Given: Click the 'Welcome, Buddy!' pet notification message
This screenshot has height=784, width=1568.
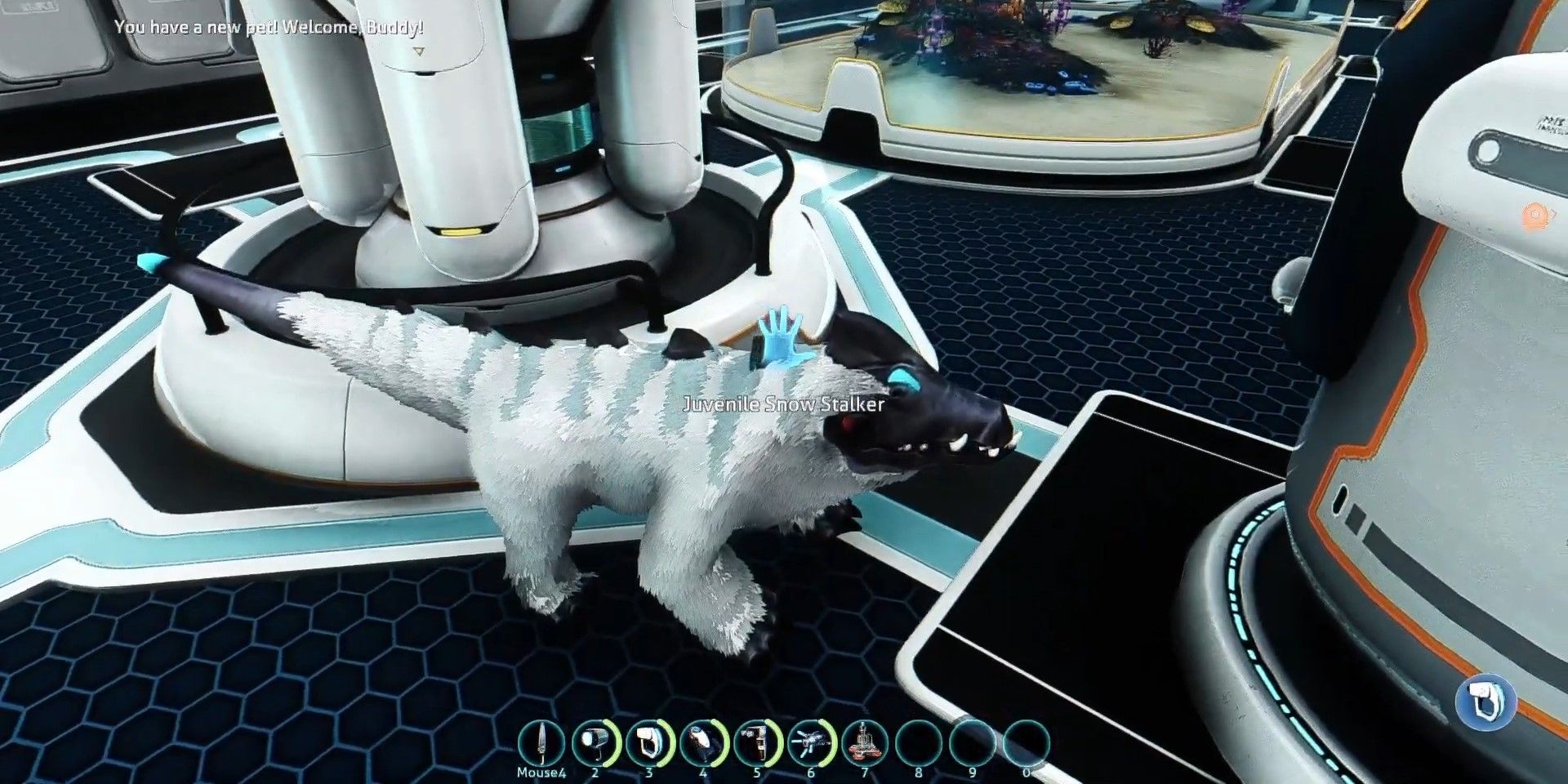Looking at the screenshot, I should [x=269, y=26].
